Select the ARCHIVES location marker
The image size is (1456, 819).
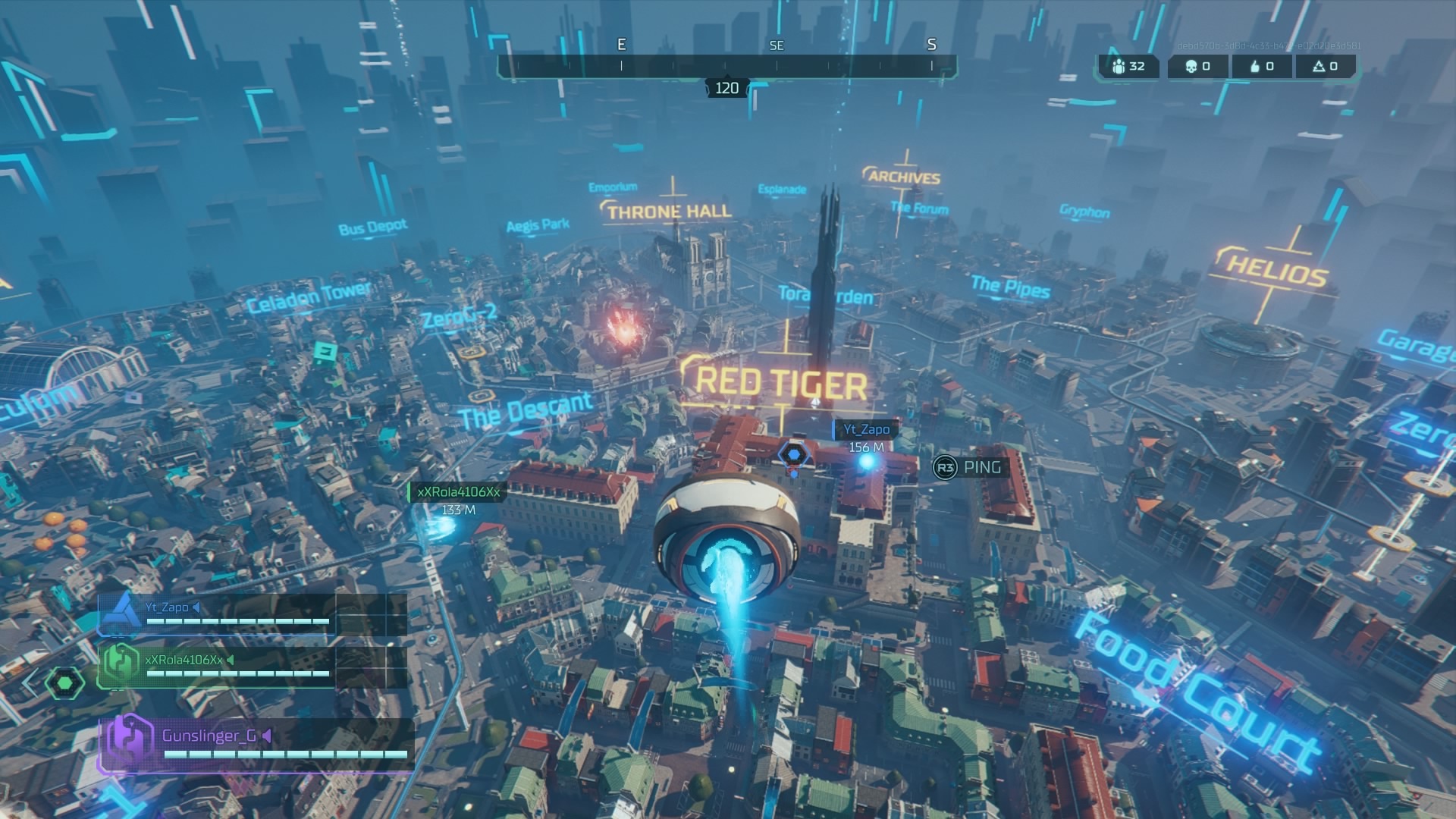[904, 177]
